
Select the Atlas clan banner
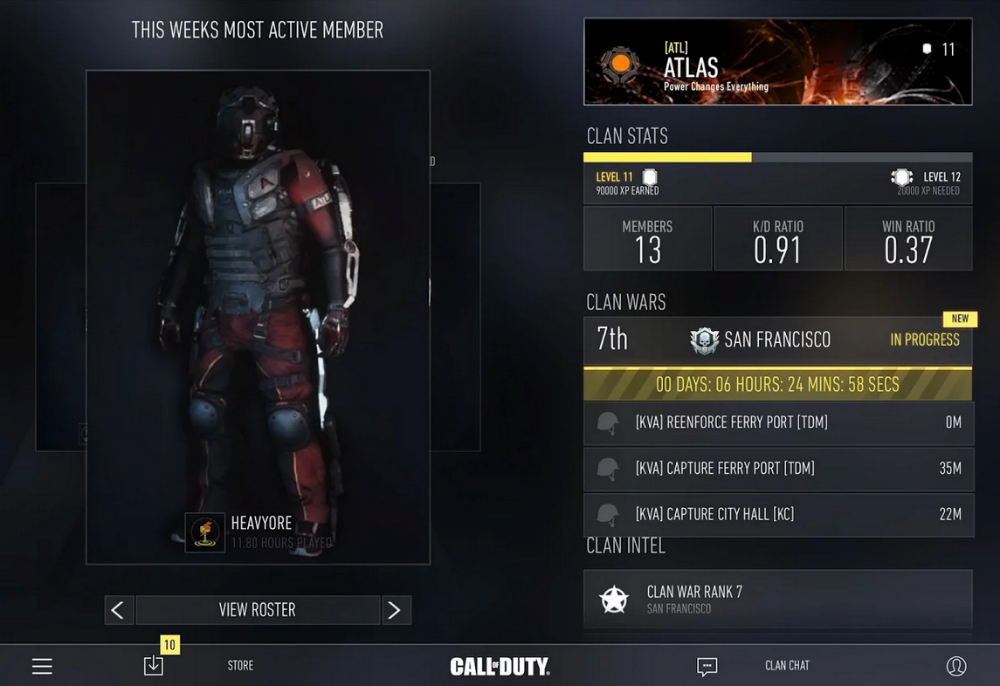[x=777, y=62]
